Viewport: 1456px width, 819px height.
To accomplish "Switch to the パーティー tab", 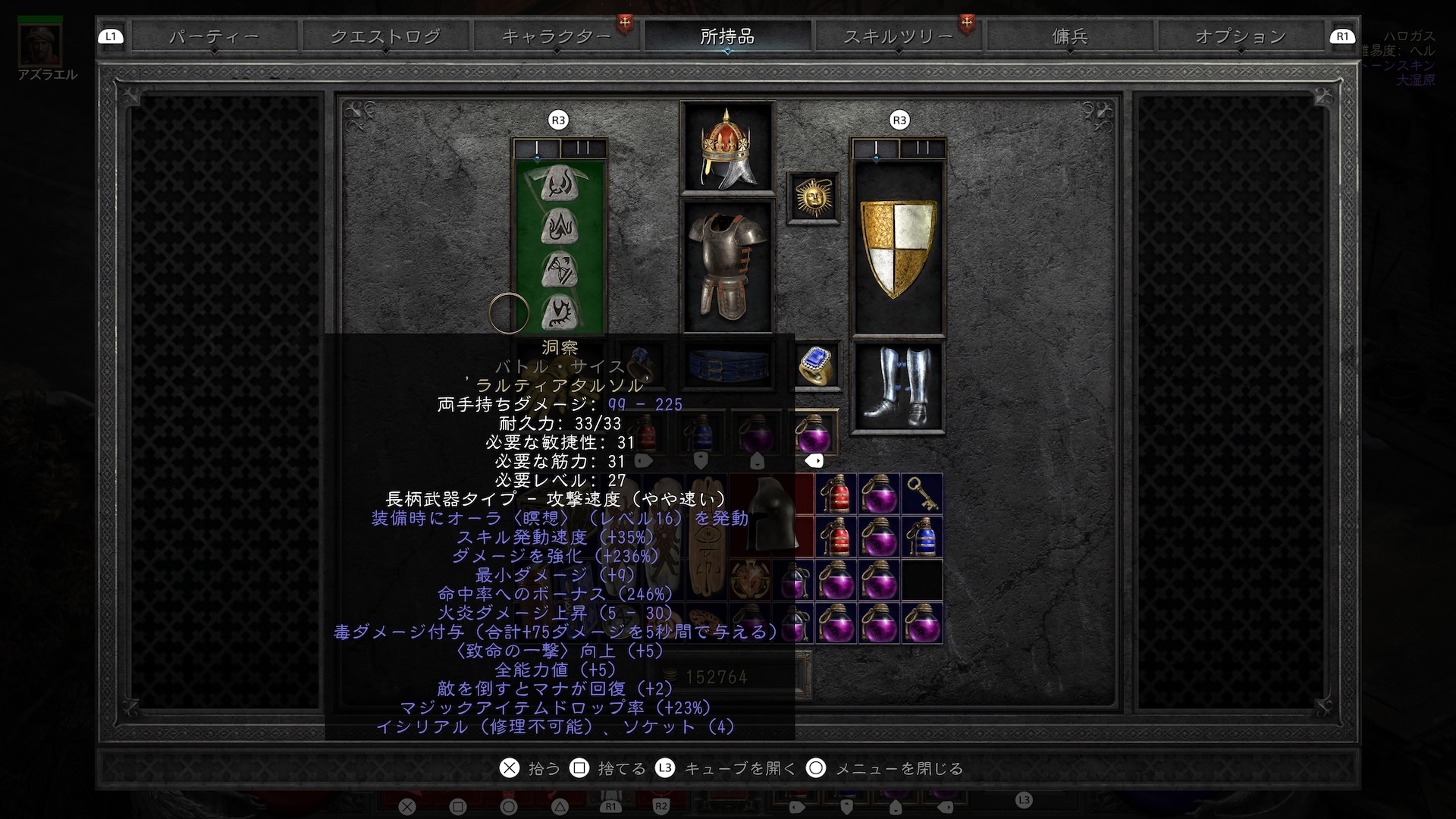I will (x=214, y=36).
